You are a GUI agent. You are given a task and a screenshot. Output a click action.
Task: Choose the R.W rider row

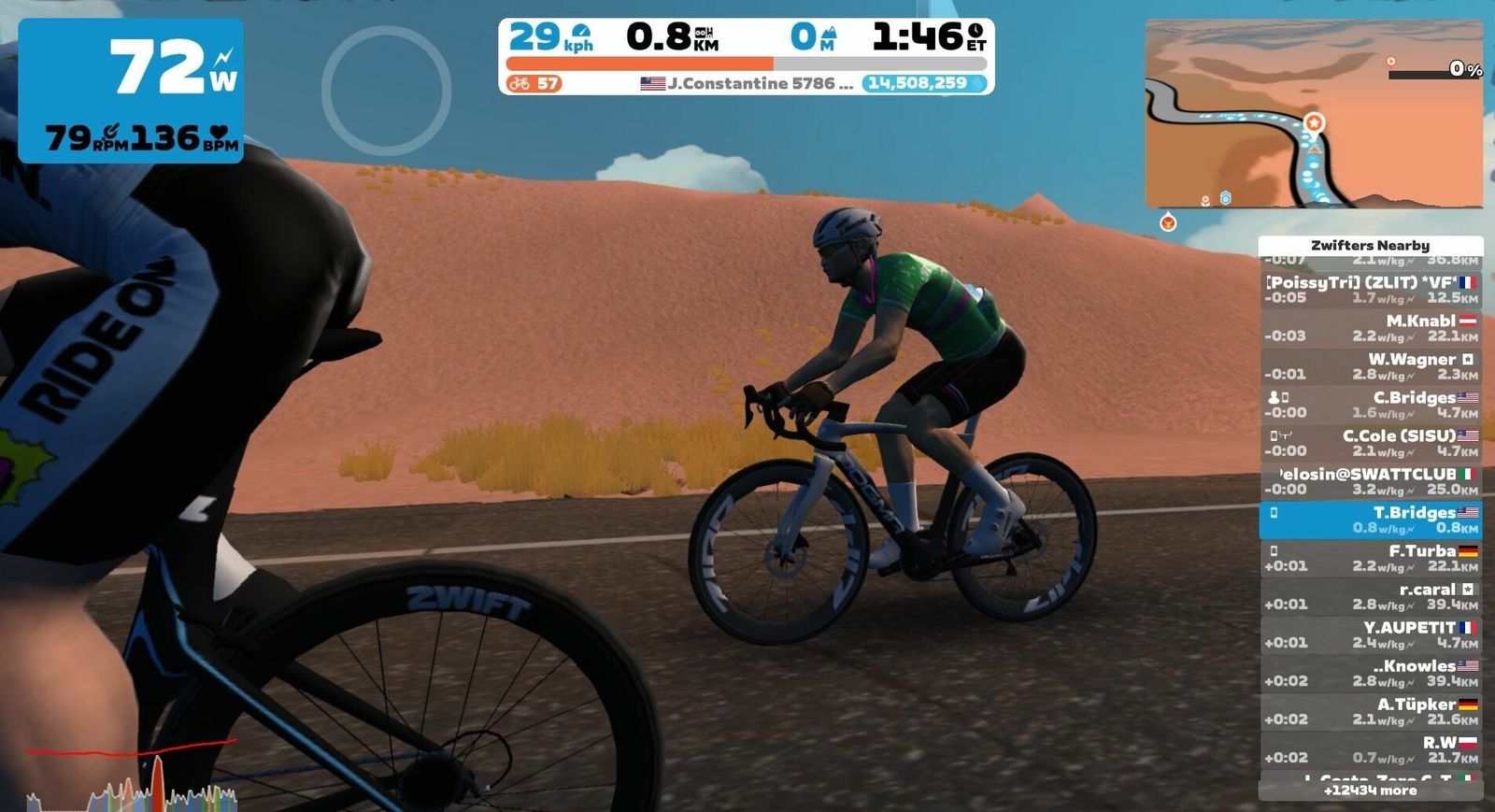[x=1370, y=749]
